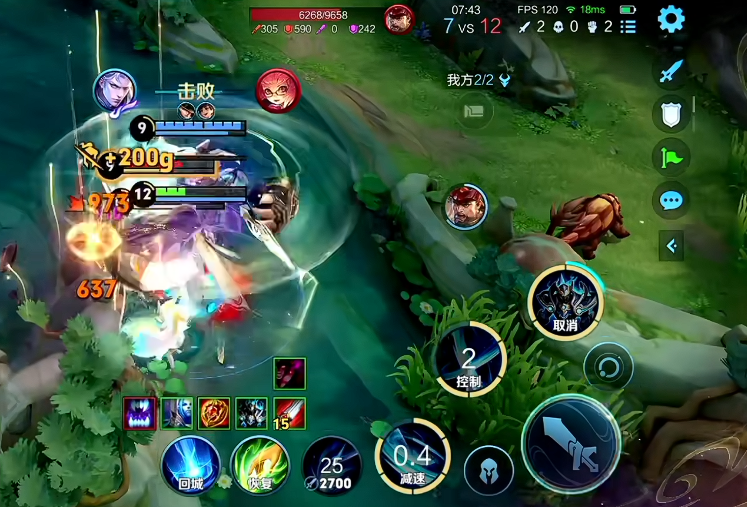Open the scoreboard list icon

coord(628,26)
